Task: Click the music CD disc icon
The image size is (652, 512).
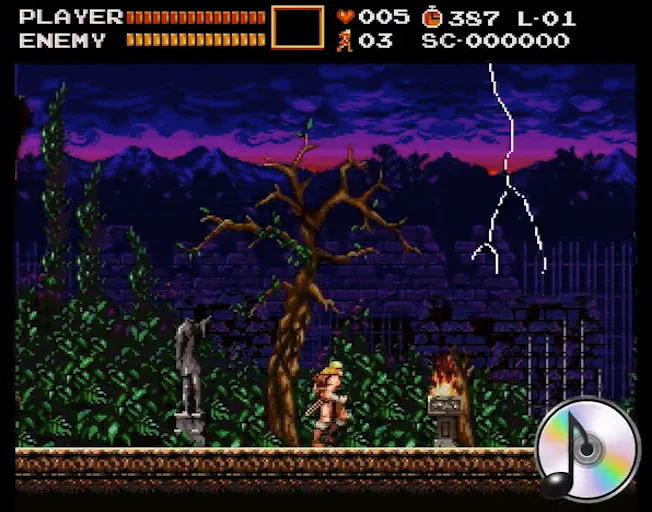Action: point(586,448)
